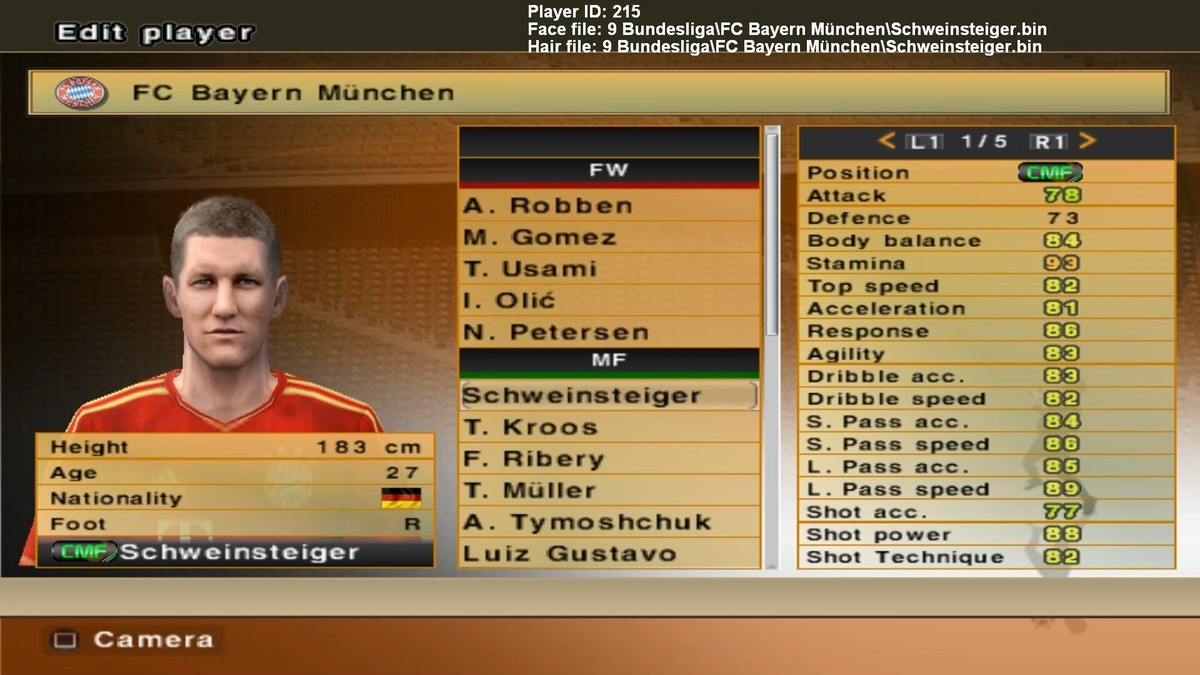Select the Shot power stat row
Screen dimensions: 1200x675
[x=985, y=534]
